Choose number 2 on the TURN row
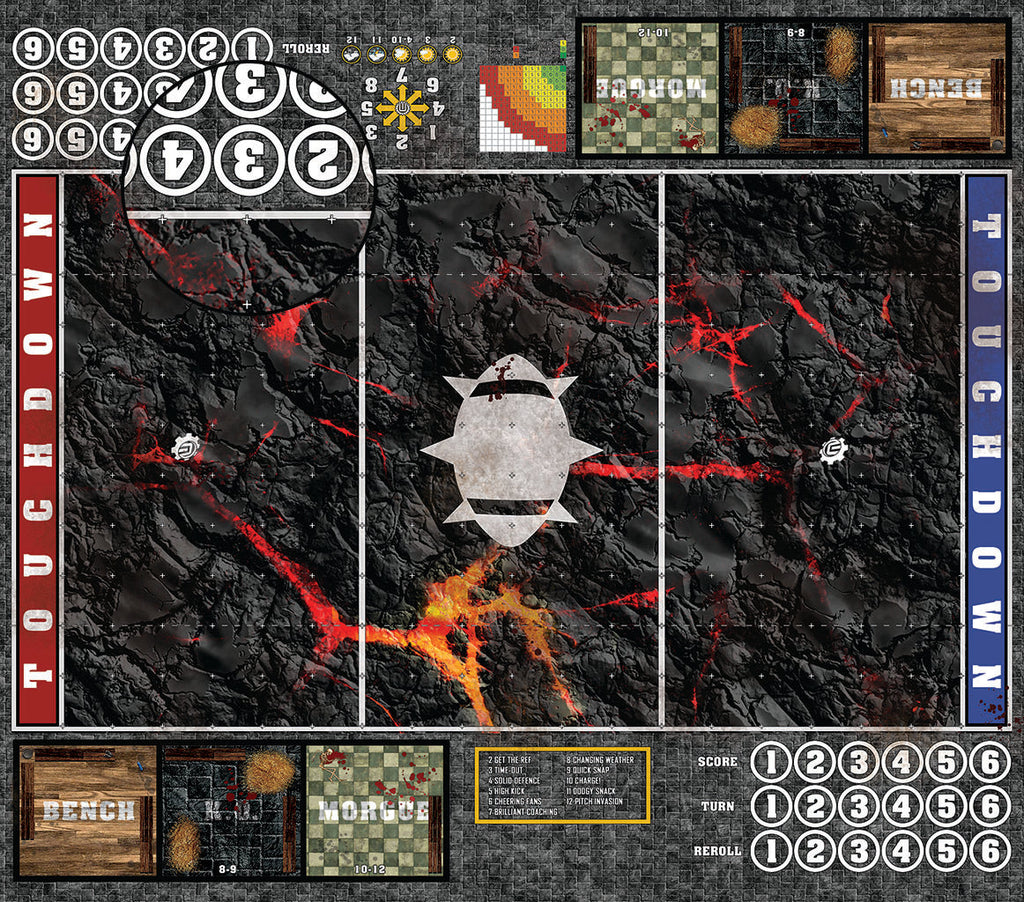The image size is (1024, 902). (x=815, y=807)
